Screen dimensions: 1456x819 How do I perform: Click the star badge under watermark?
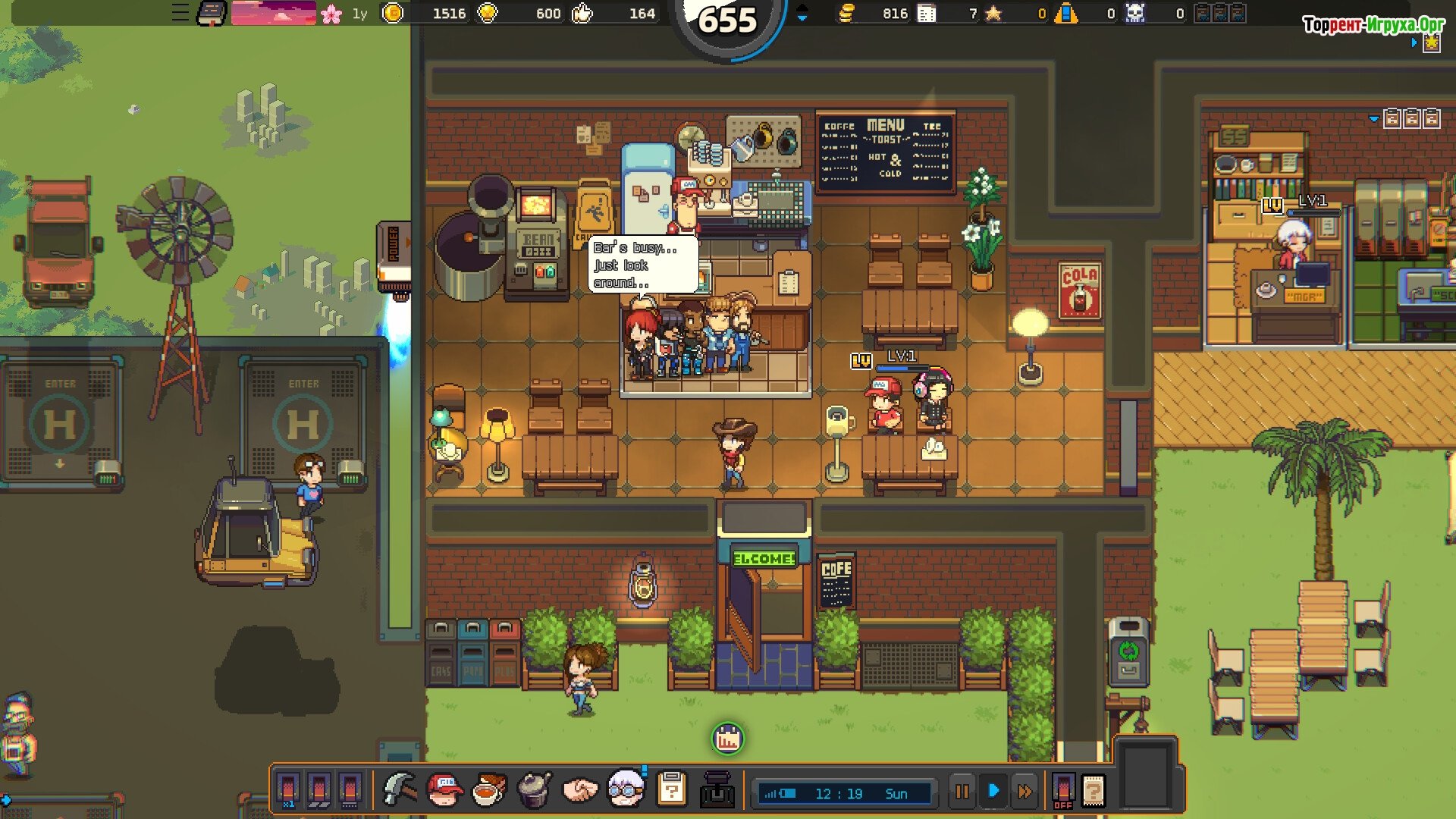[1432, 43]
